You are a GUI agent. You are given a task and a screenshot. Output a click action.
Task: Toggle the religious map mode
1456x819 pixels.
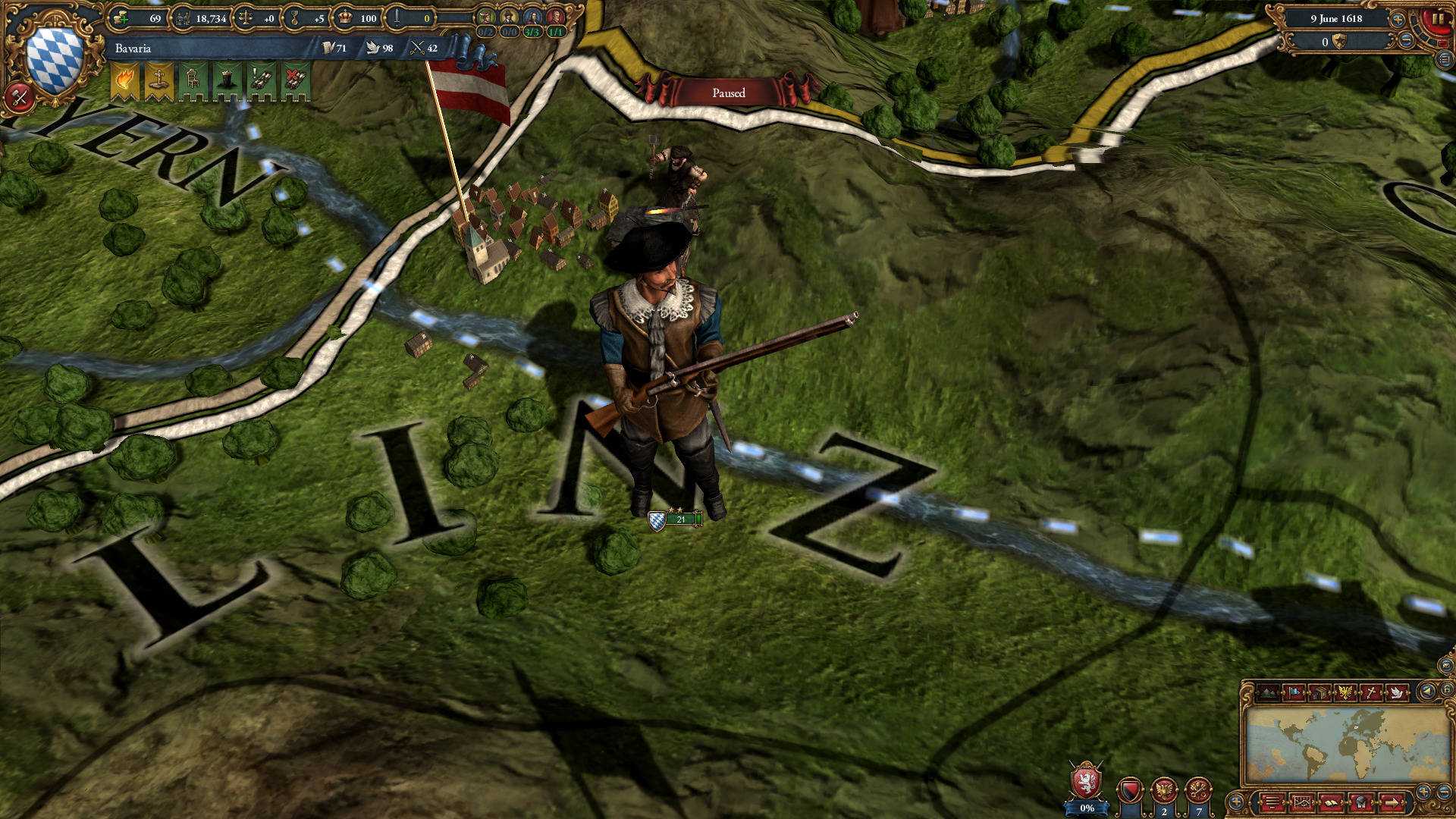coord(1373,692)
